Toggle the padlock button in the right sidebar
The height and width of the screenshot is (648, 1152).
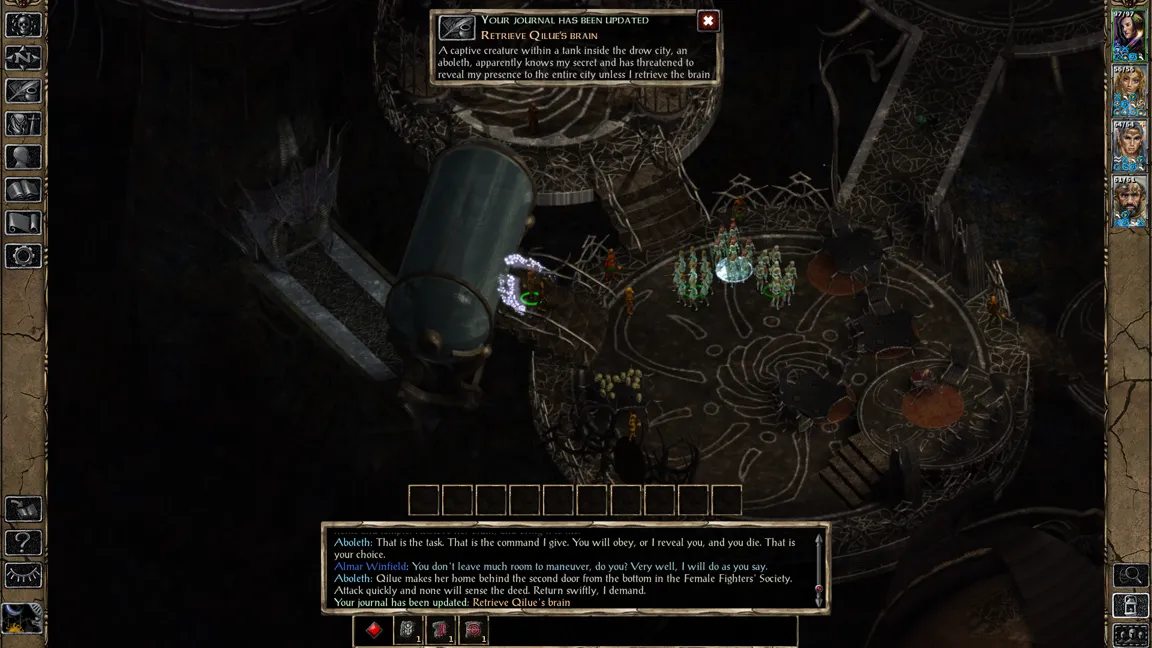point(1131,605)
